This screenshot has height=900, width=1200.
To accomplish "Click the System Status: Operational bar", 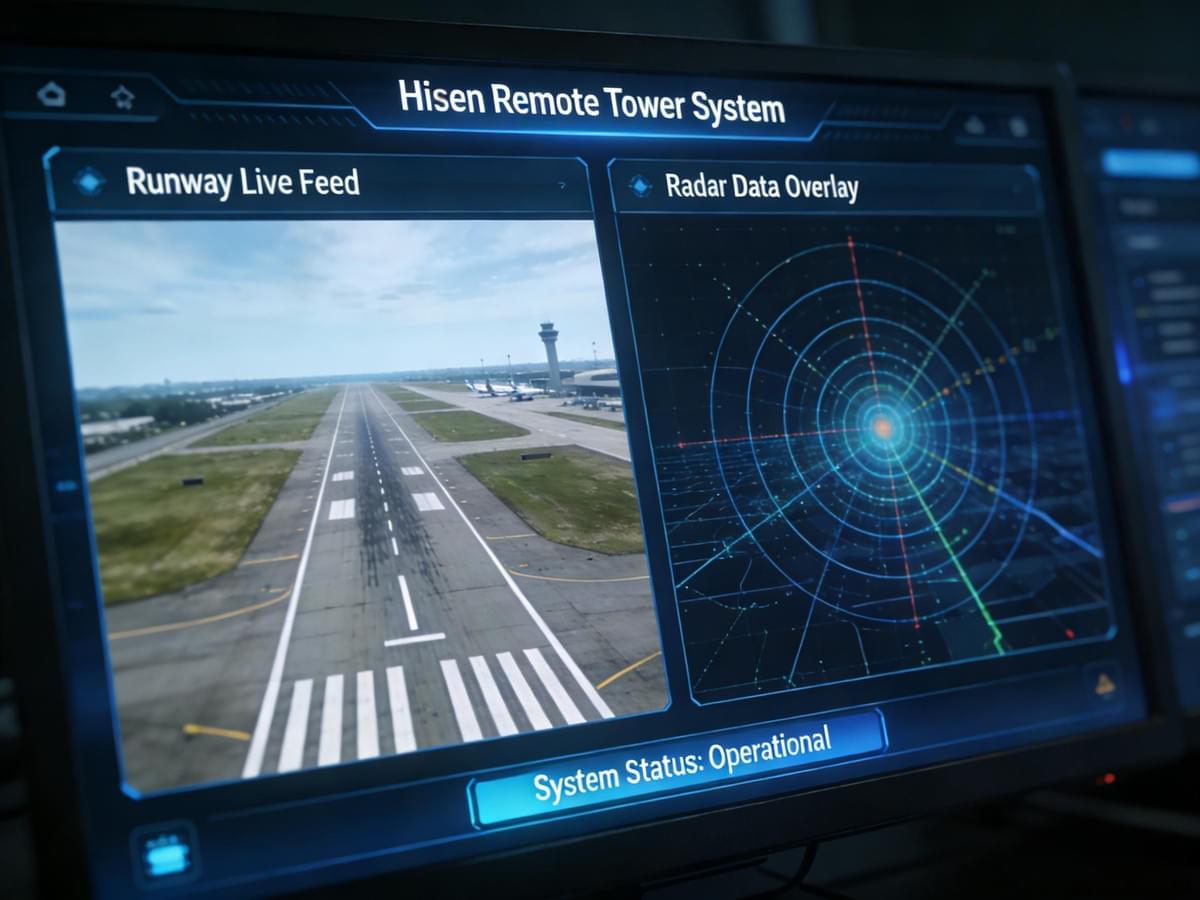I will [x=680, y=765].
